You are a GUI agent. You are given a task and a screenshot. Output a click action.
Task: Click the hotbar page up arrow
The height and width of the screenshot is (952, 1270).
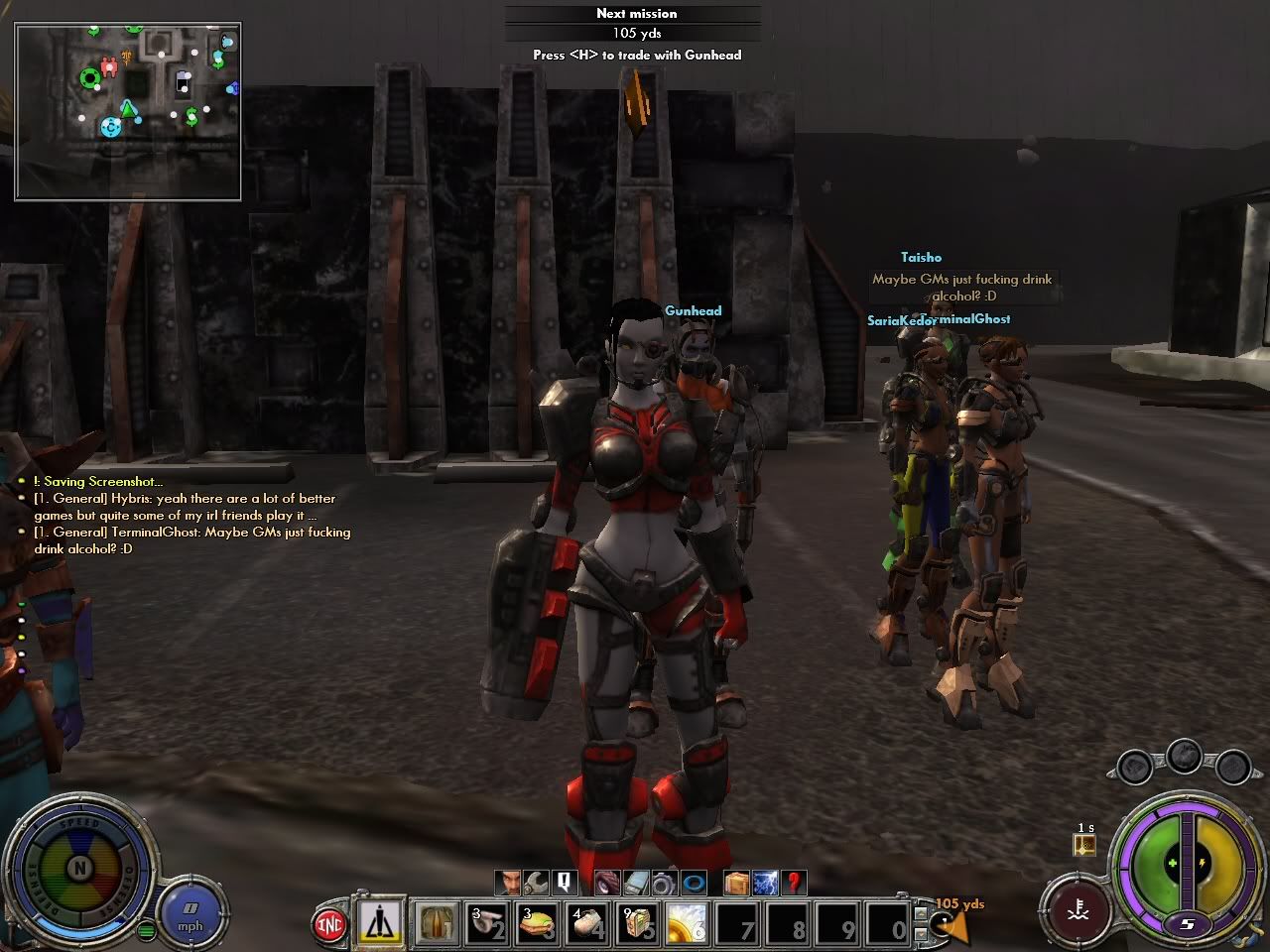922,910
